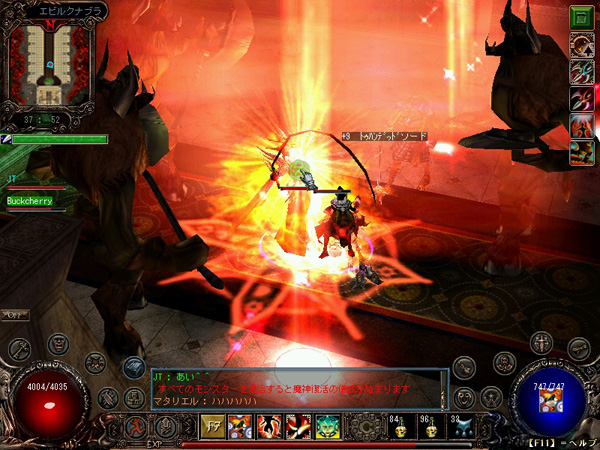
Task: Click the blue book icon beside chat
Action: (135, 368)
